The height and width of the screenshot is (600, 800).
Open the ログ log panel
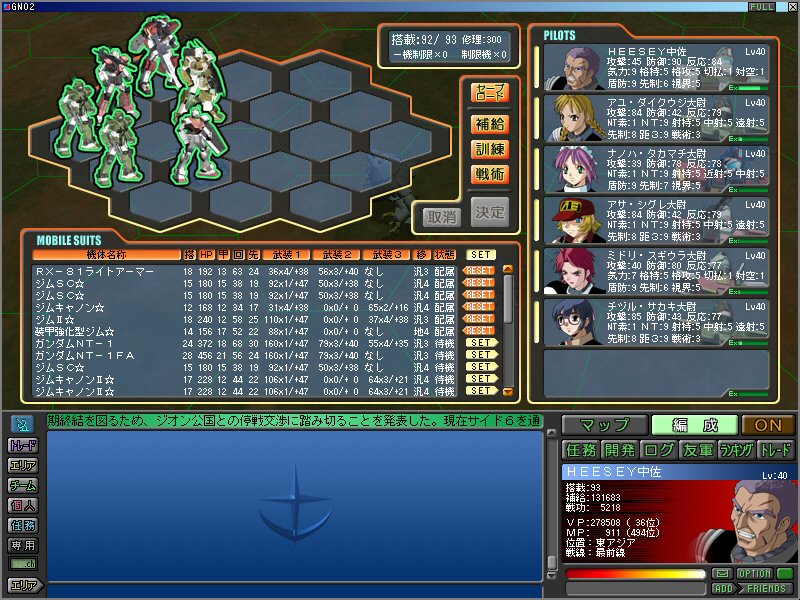coord(658,450)
